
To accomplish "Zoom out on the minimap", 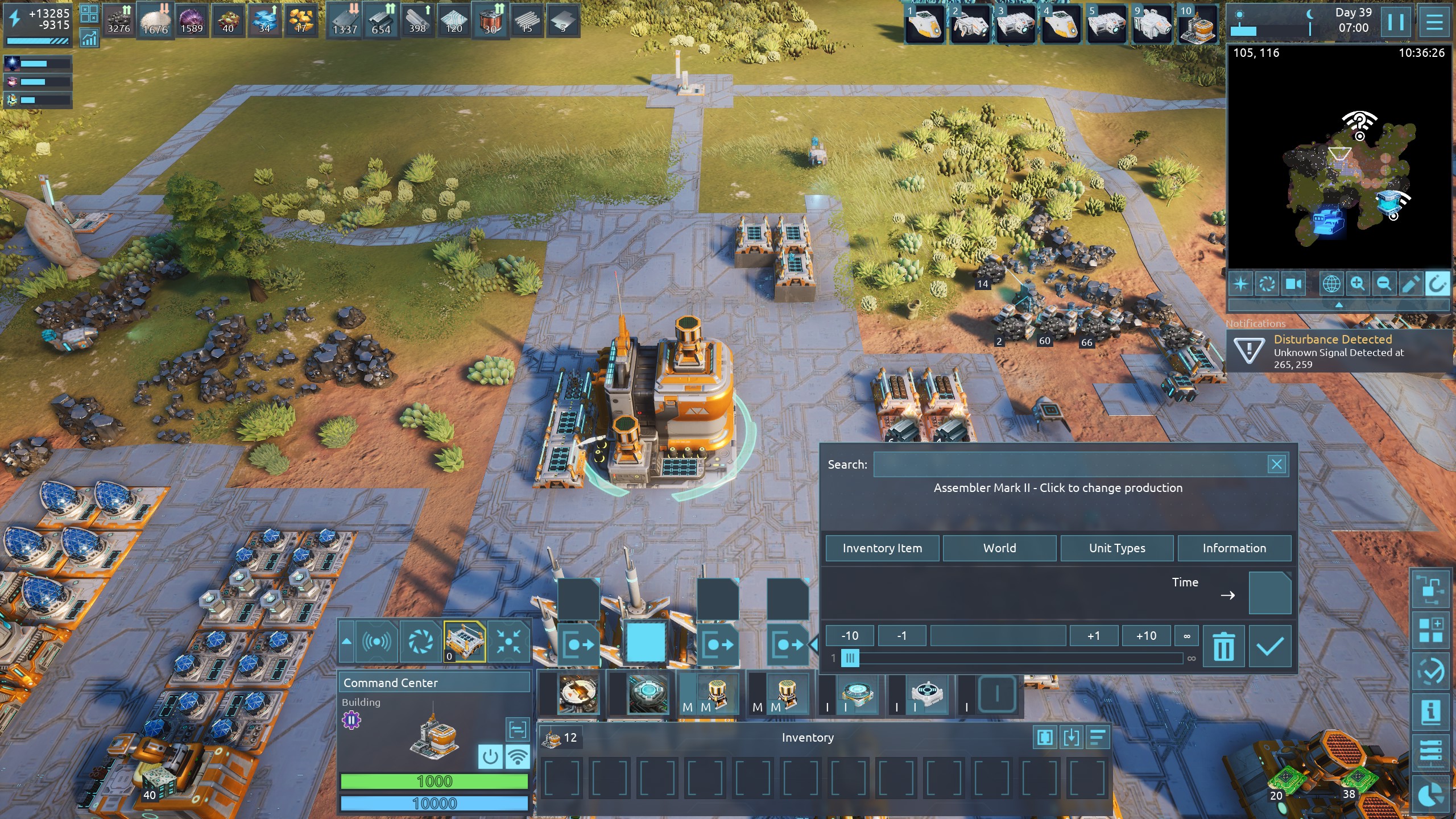I will coord(1384,283).
